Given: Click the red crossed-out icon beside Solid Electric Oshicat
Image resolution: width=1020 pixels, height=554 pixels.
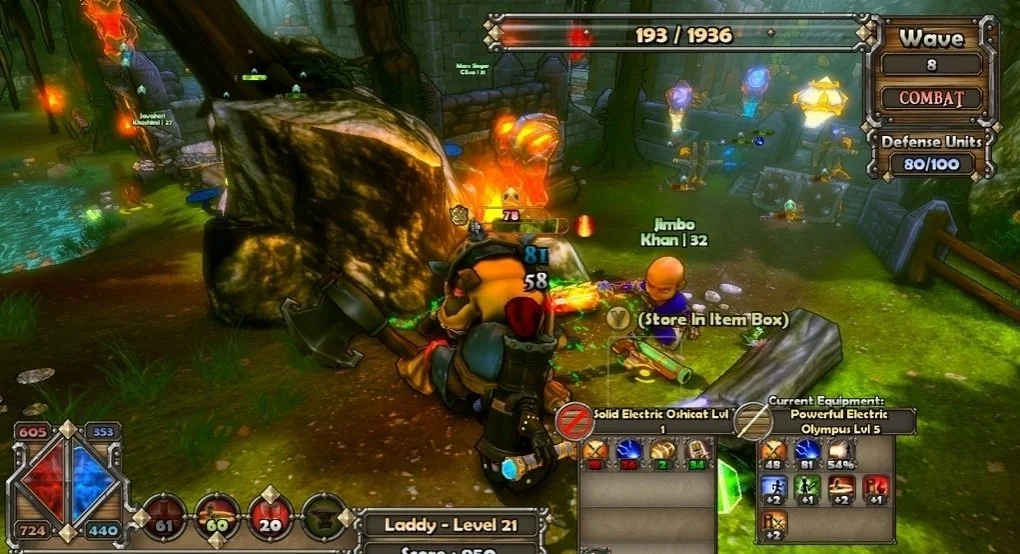Looking at the screenshot, I should [x=575, y=420].
